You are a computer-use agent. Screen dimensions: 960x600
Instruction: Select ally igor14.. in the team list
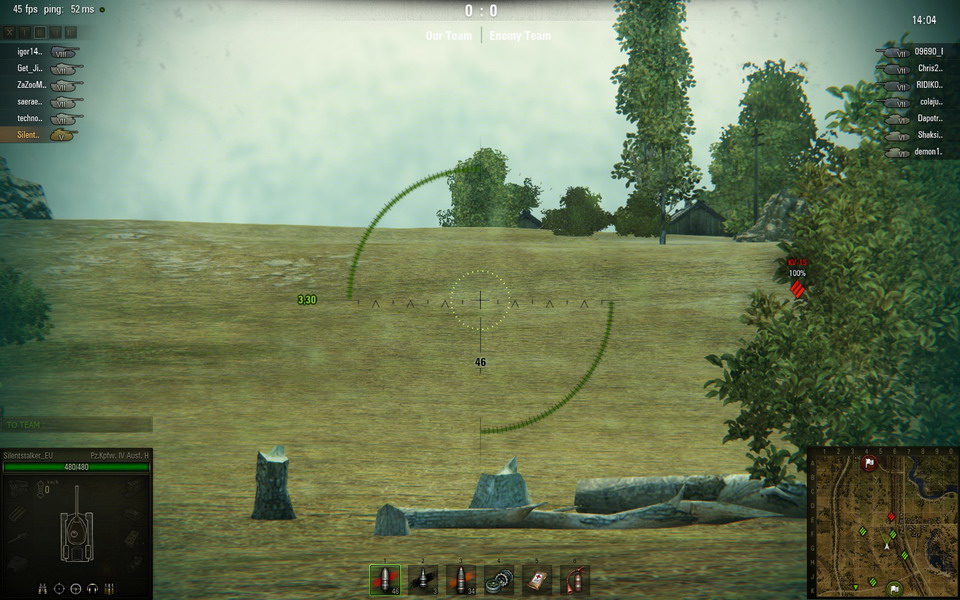pyautogui.click(x=30, y=52)
